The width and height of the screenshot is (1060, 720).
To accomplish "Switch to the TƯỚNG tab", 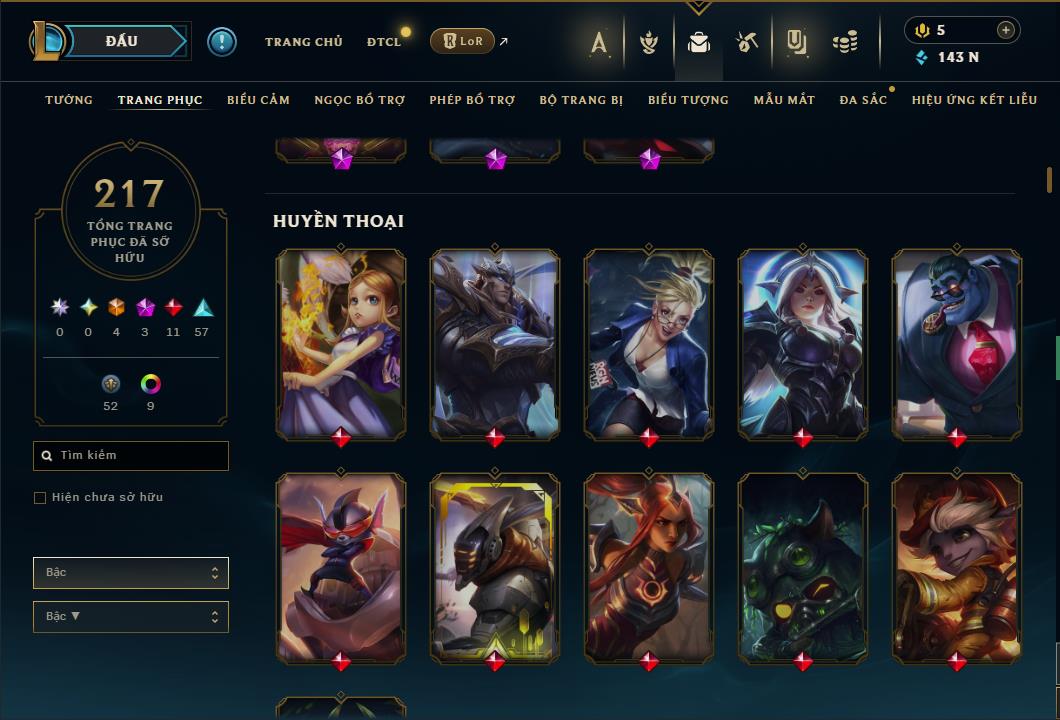I will pyautogui.click(x=69, y=100).
